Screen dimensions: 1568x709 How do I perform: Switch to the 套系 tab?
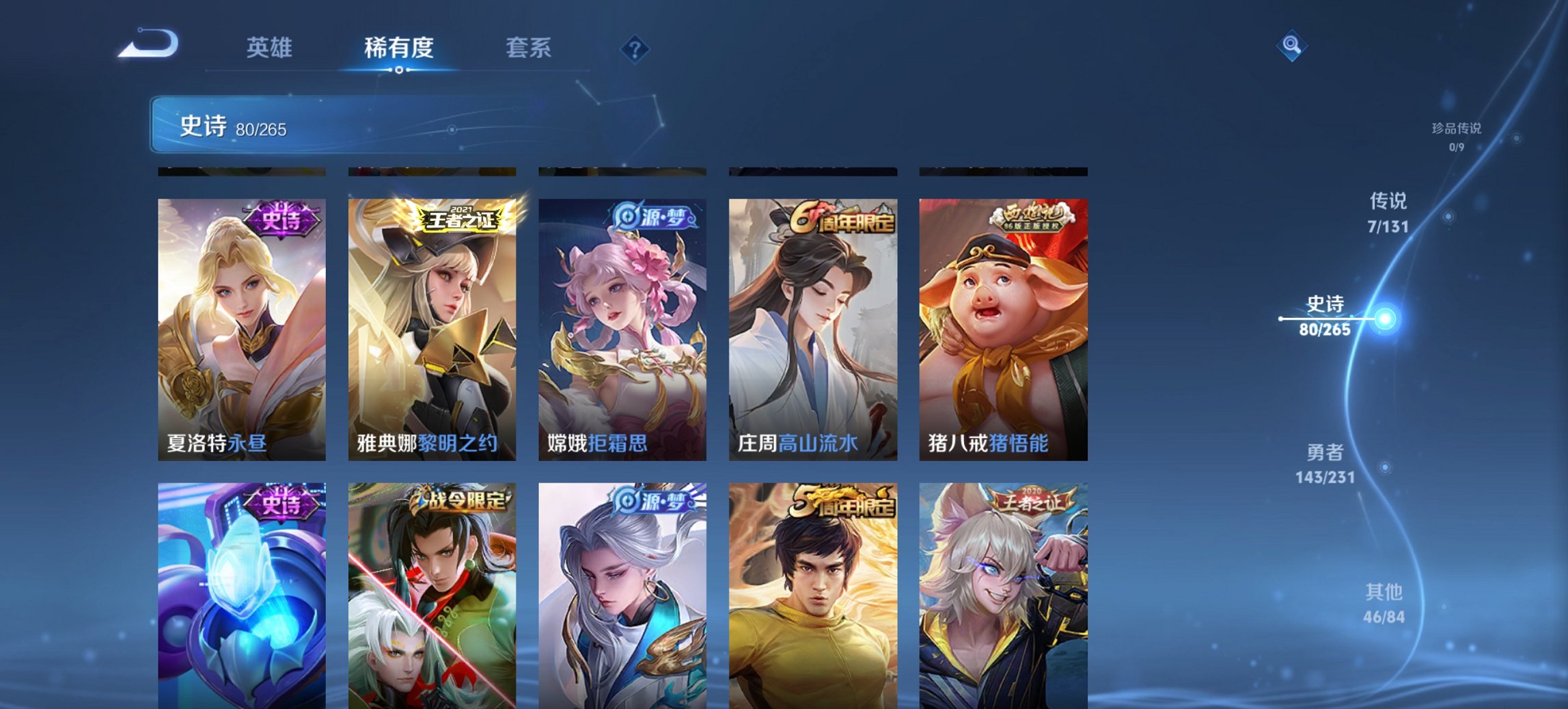point(528,48)
